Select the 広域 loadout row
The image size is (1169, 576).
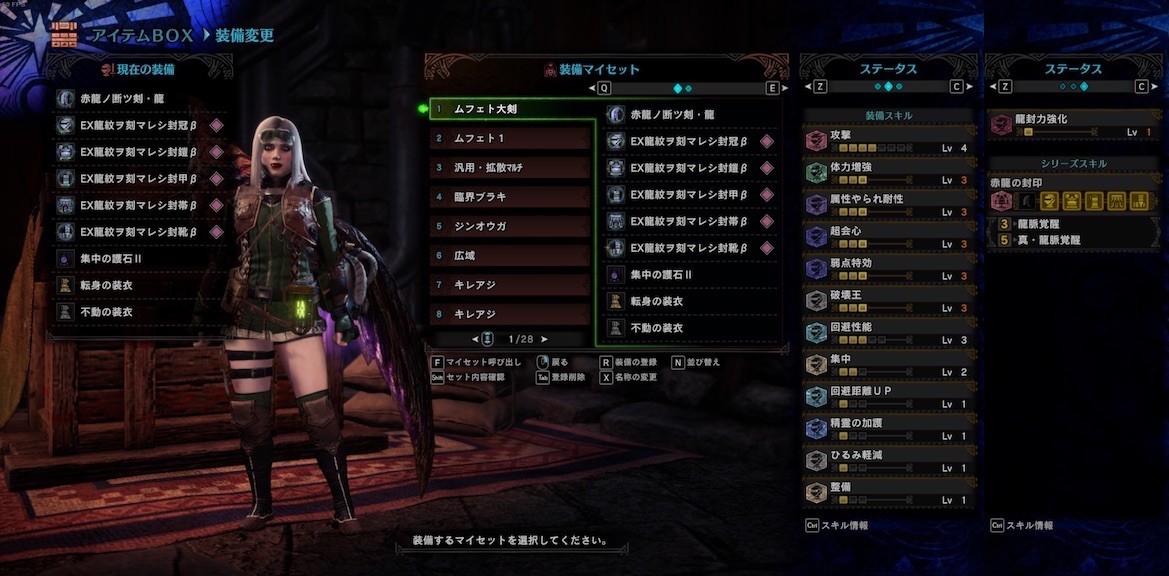click(511, 256)
